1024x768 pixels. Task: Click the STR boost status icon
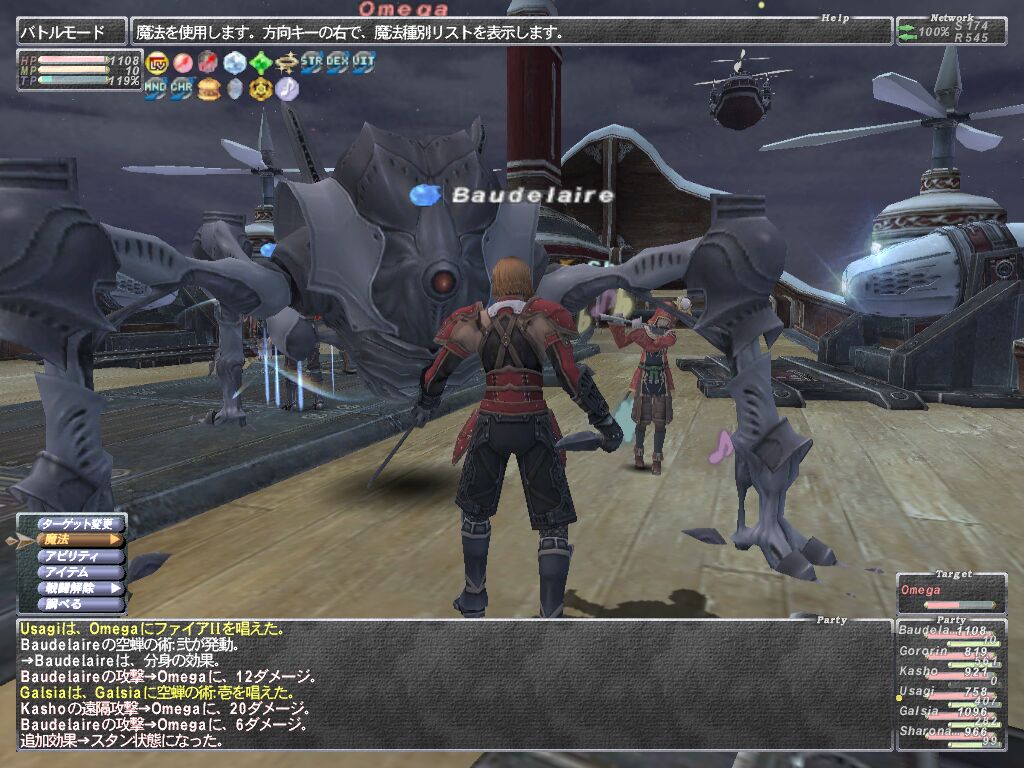click(313, 62)
